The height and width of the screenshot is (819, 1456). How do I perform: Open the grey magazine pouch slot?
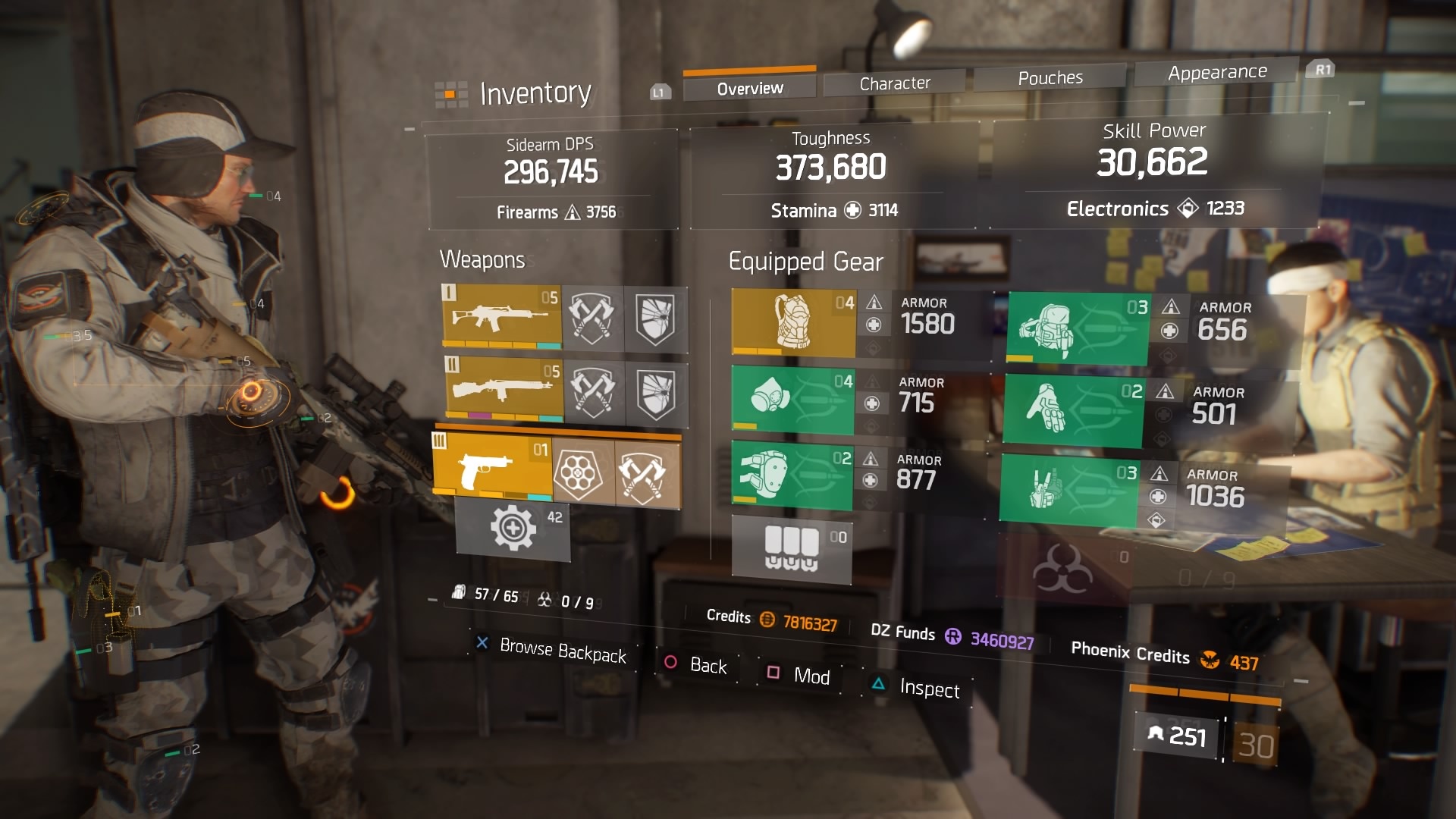(791, 549)
